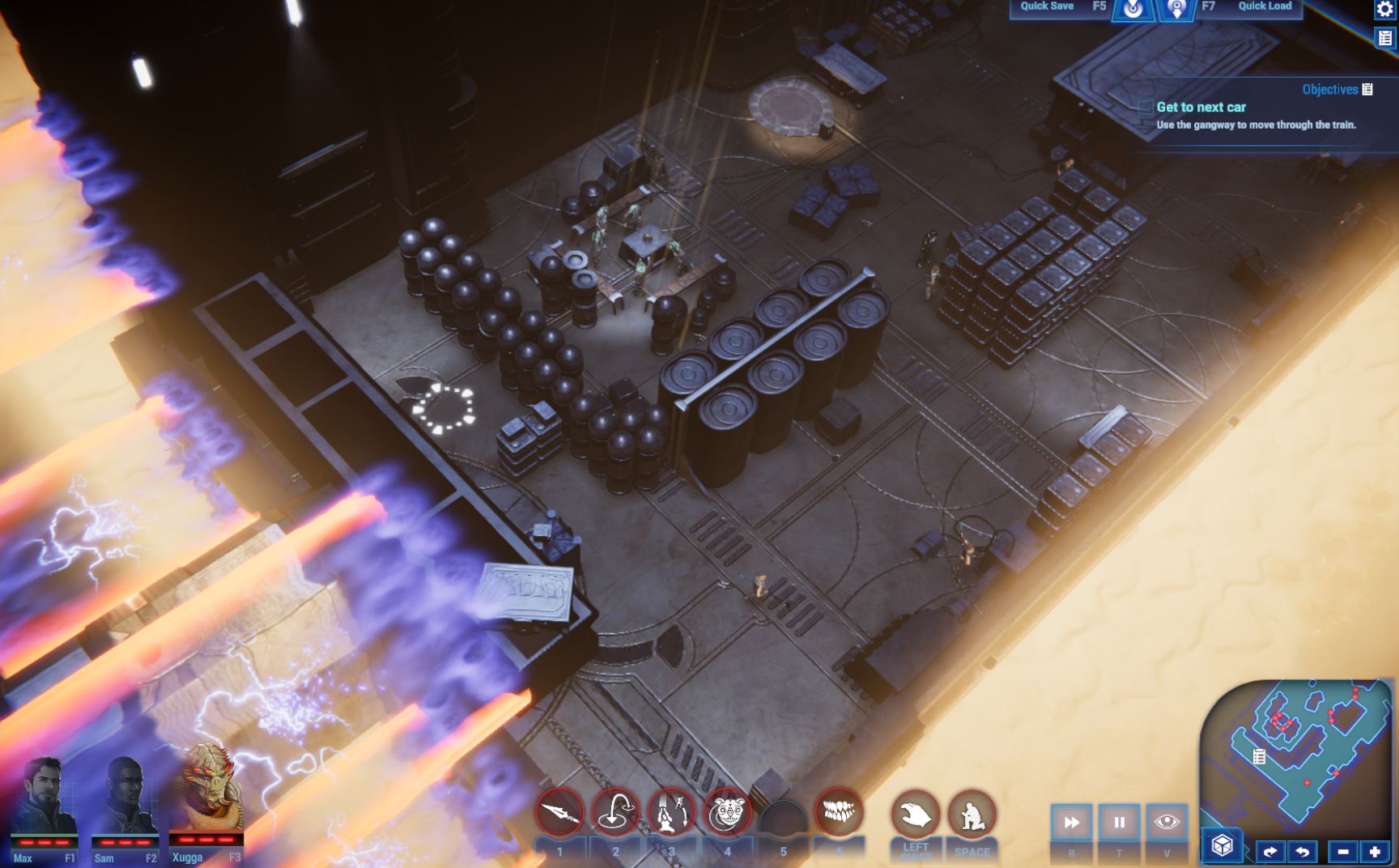This screenshot has height=868, width=1399.
Task: Toggle the eye view mode button
Action: tap(1167, 823)
